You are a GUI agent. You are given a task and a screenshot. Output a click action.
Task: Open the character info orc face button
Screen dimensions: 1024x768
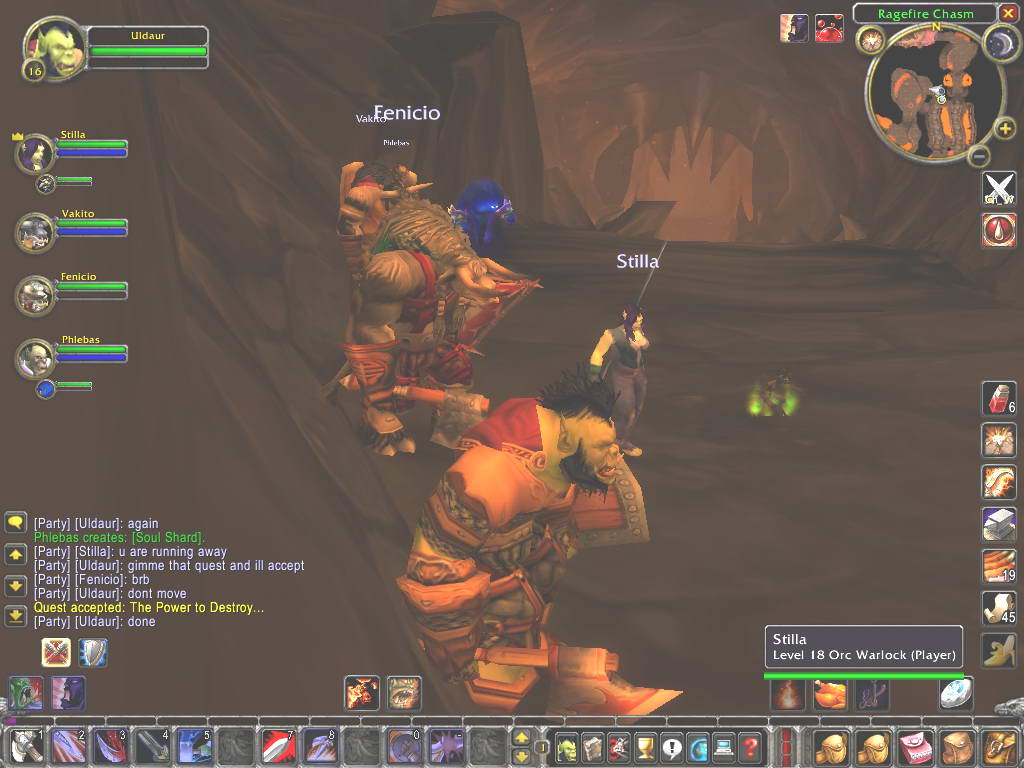click(567, 746)
